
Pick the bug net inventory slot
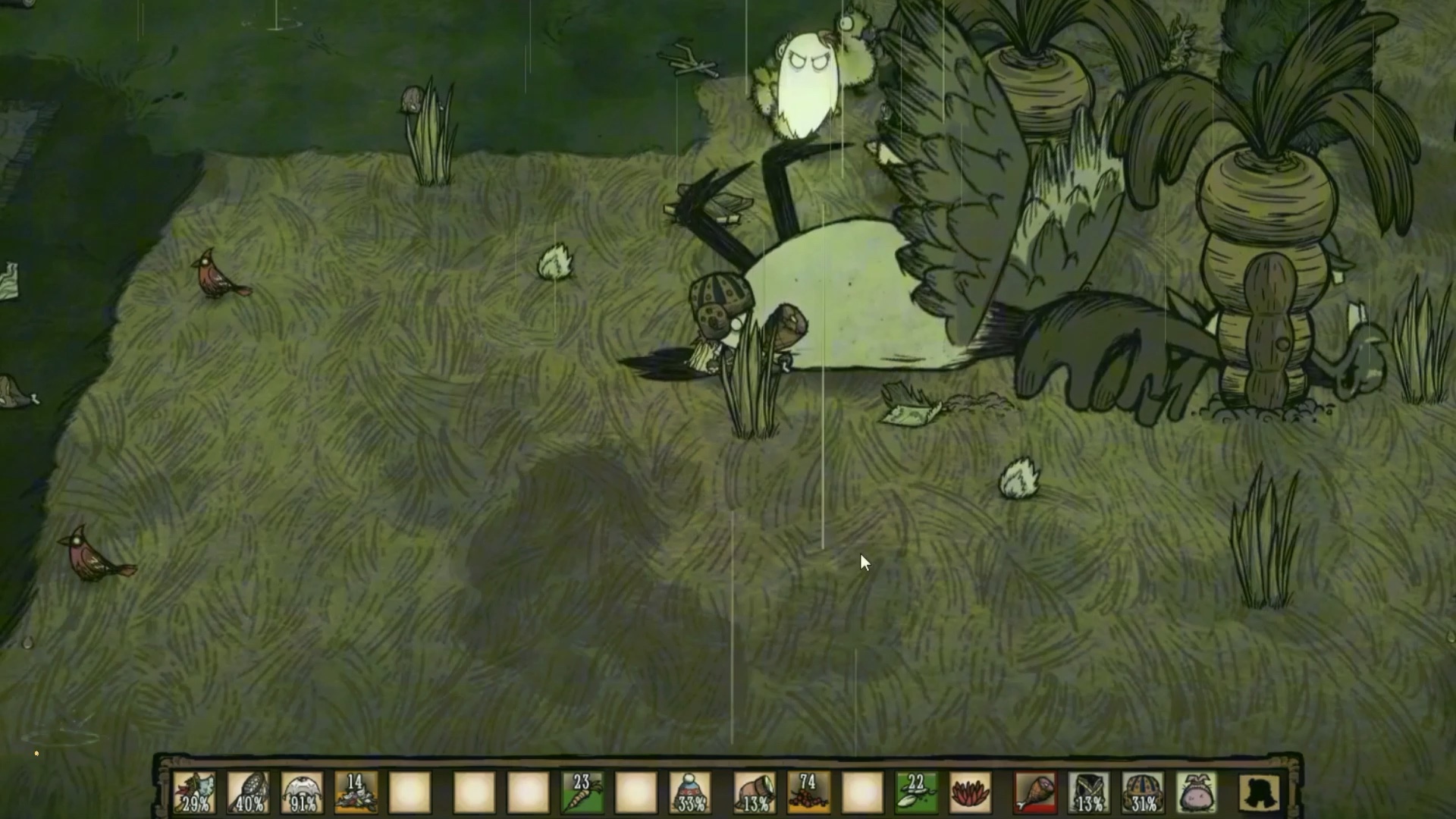click(x=249, y=792)
